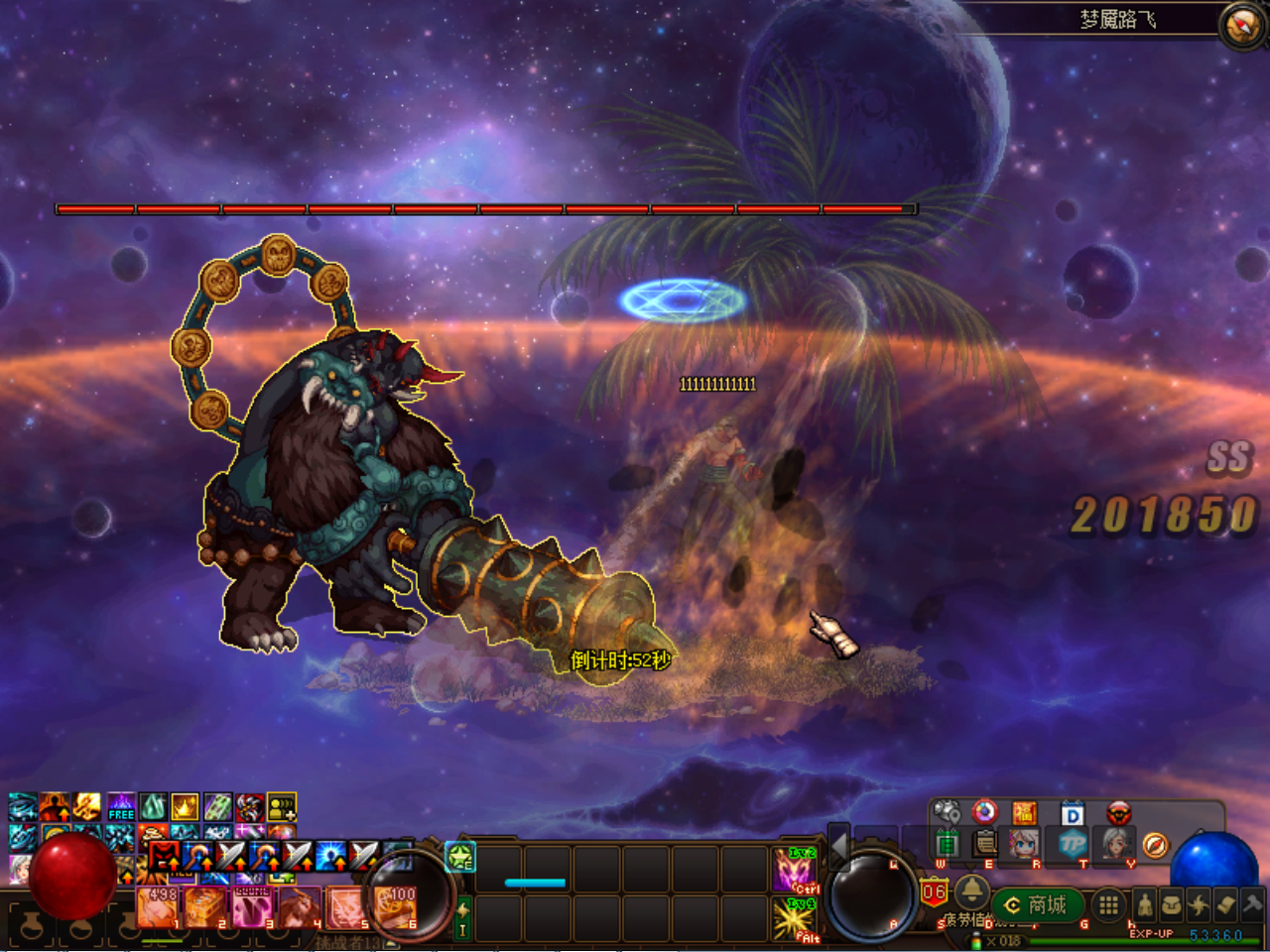Use the purple flame skill marked Ctrl
Screen dimensions: 1270x952
pos(794,870)
